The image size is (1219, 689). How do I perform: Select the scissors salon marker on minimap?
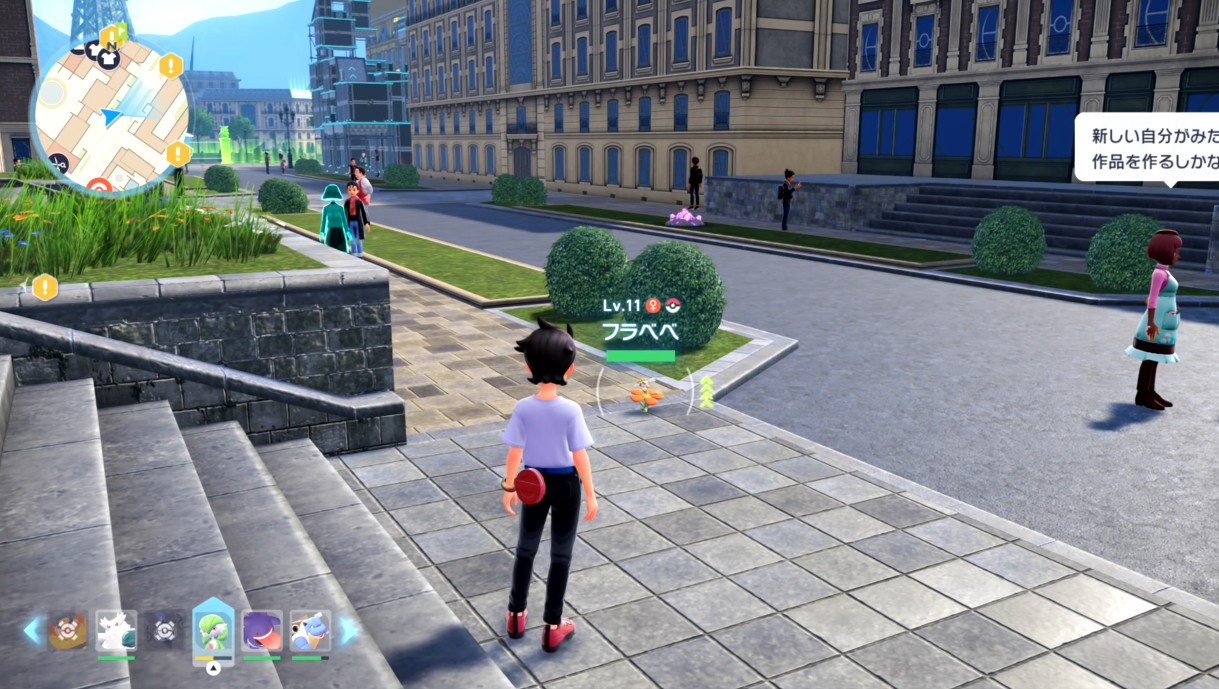pyautogui.click(x=58, y=163)
